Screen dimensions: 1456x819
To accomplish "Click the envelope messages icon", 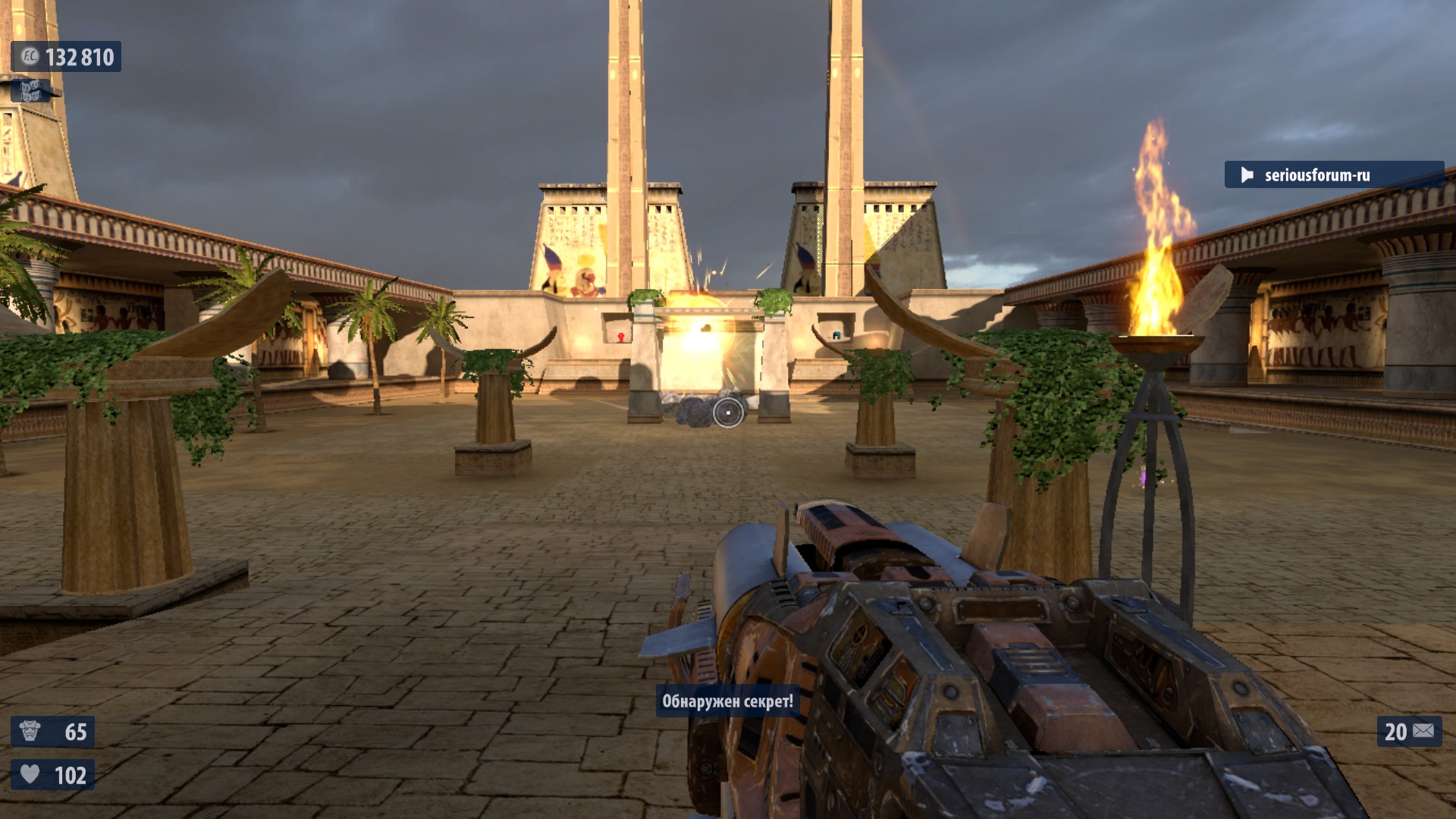I will (x=1423, y=731).
